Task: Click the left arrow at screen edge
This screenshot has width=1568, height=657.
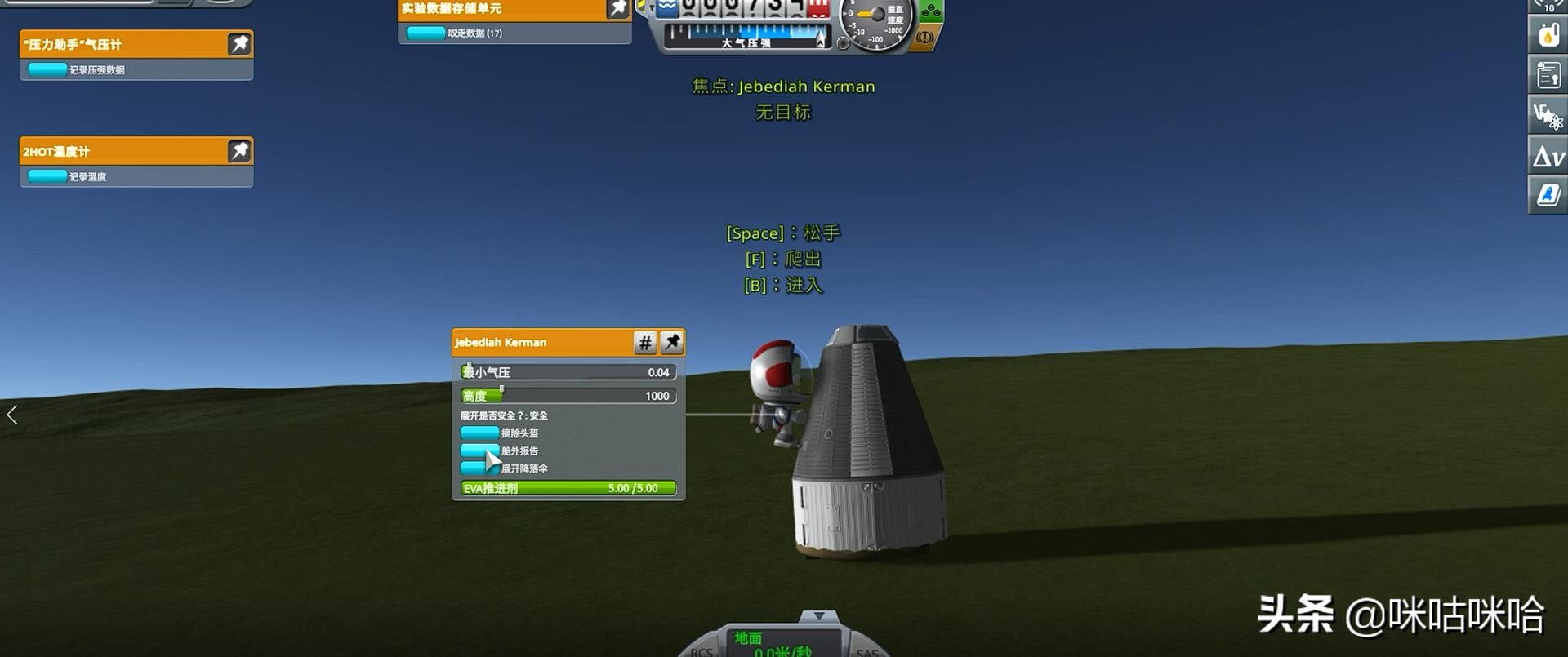Action: 12,415
